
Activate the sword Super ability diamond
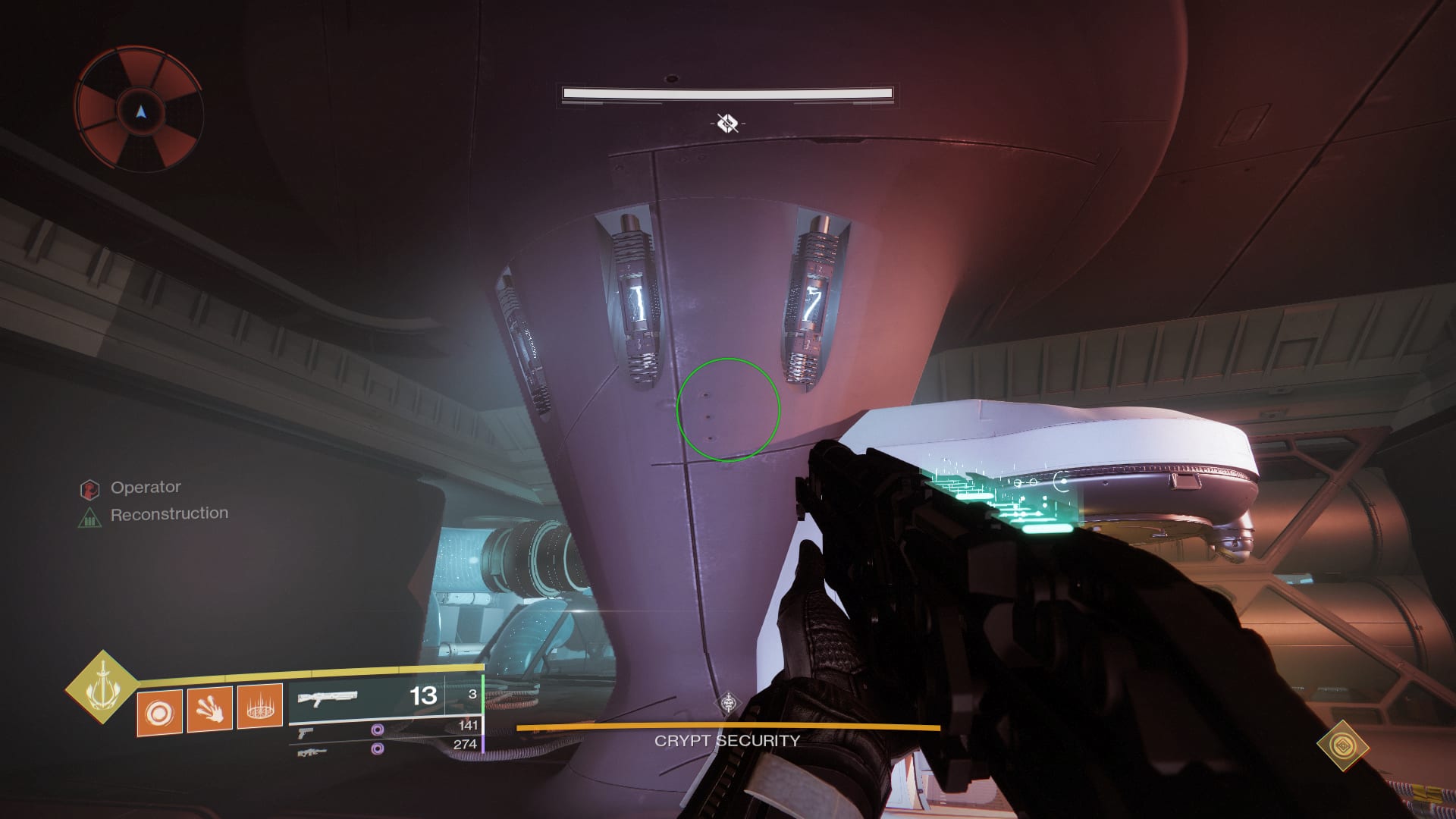pyautogui.click(x=102, y=687)
